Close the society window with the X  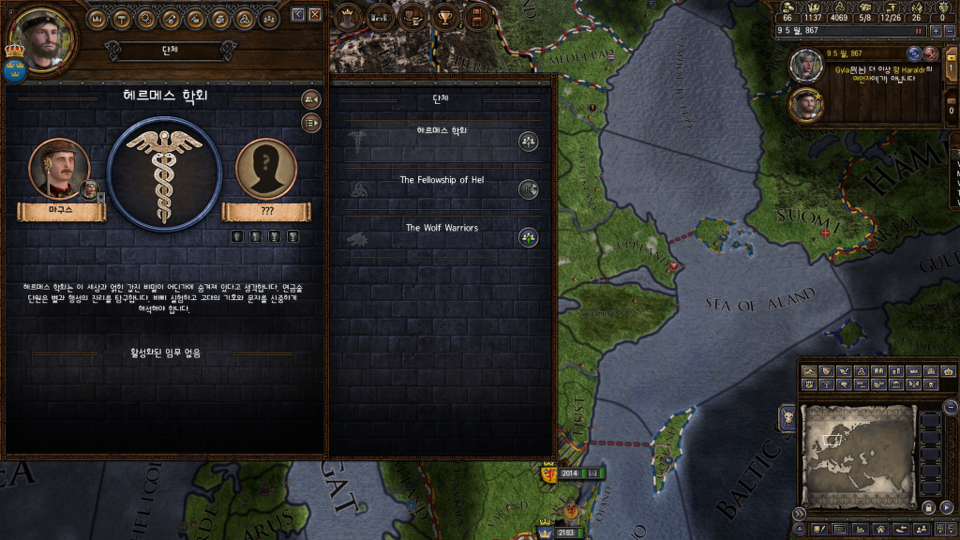[x=315, y=14]
